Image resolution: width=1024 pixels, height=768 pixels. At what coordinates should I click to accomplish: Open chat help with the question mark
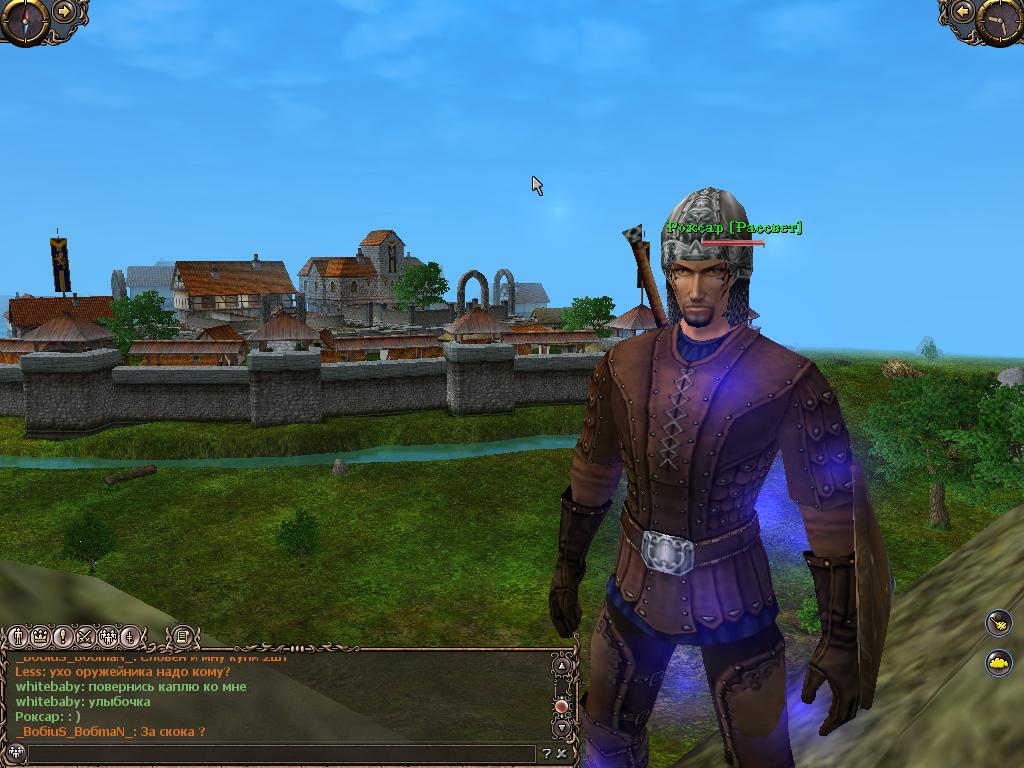point(547,754)
